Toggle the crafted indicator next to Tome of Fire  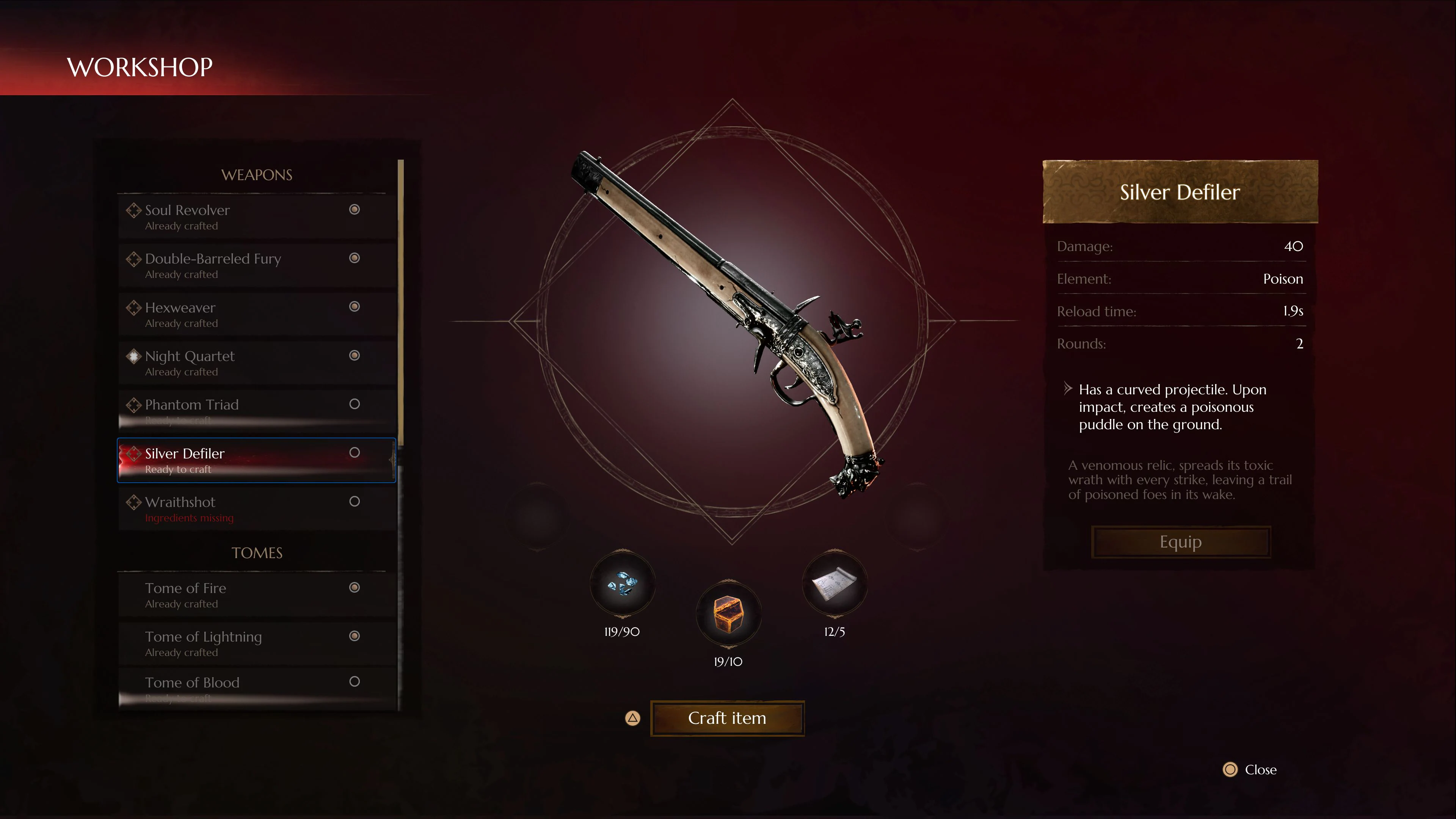pos(355,587)
